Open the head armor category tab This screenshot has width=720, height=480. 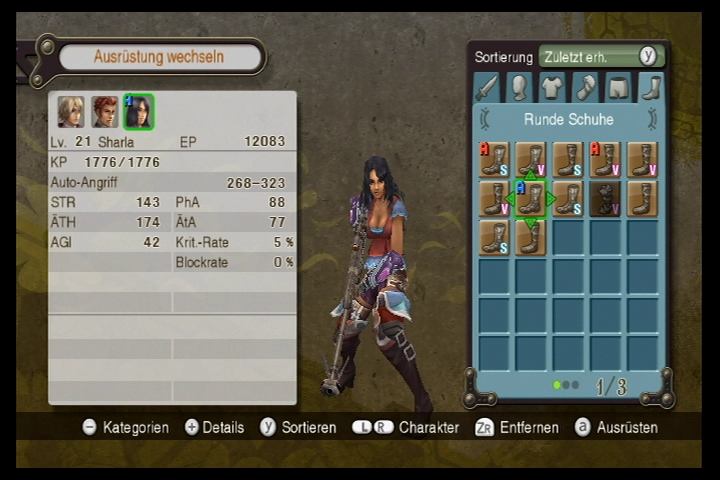point(519,87)
